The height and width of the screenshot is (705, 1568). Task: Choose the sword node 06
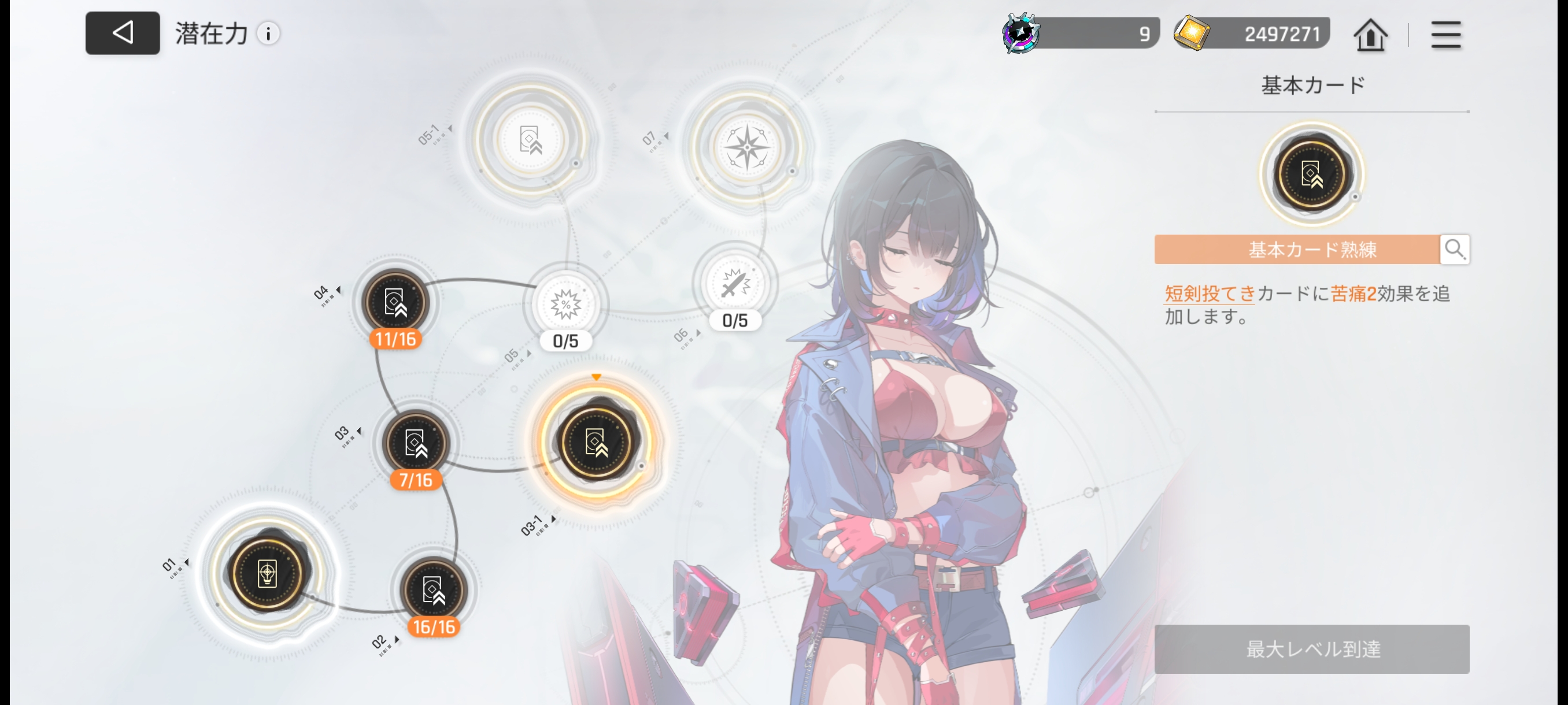[x=734, y=284]
